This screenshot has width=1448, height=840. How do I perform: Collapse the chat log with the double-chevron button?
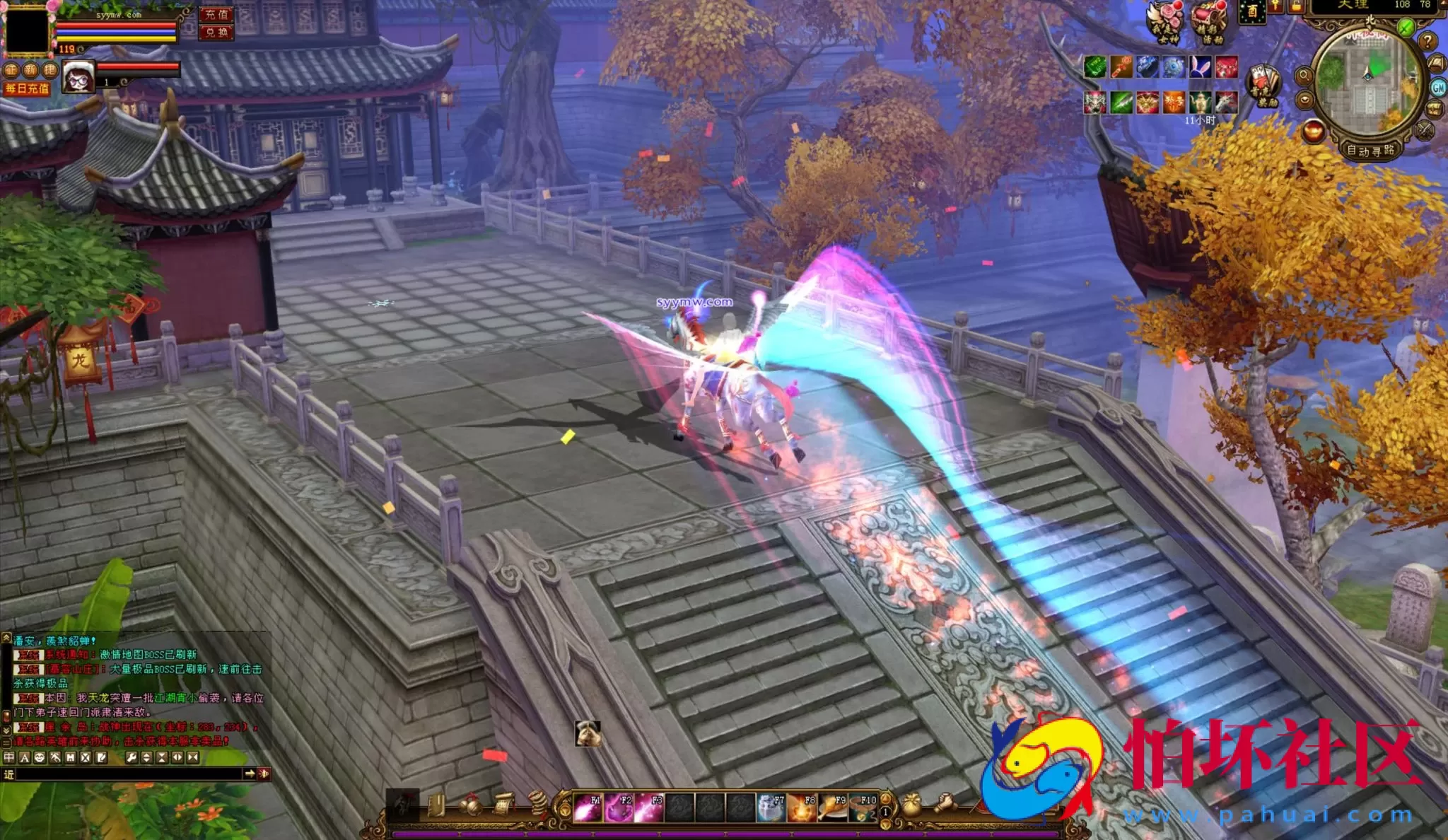click(x=192, y=757)
